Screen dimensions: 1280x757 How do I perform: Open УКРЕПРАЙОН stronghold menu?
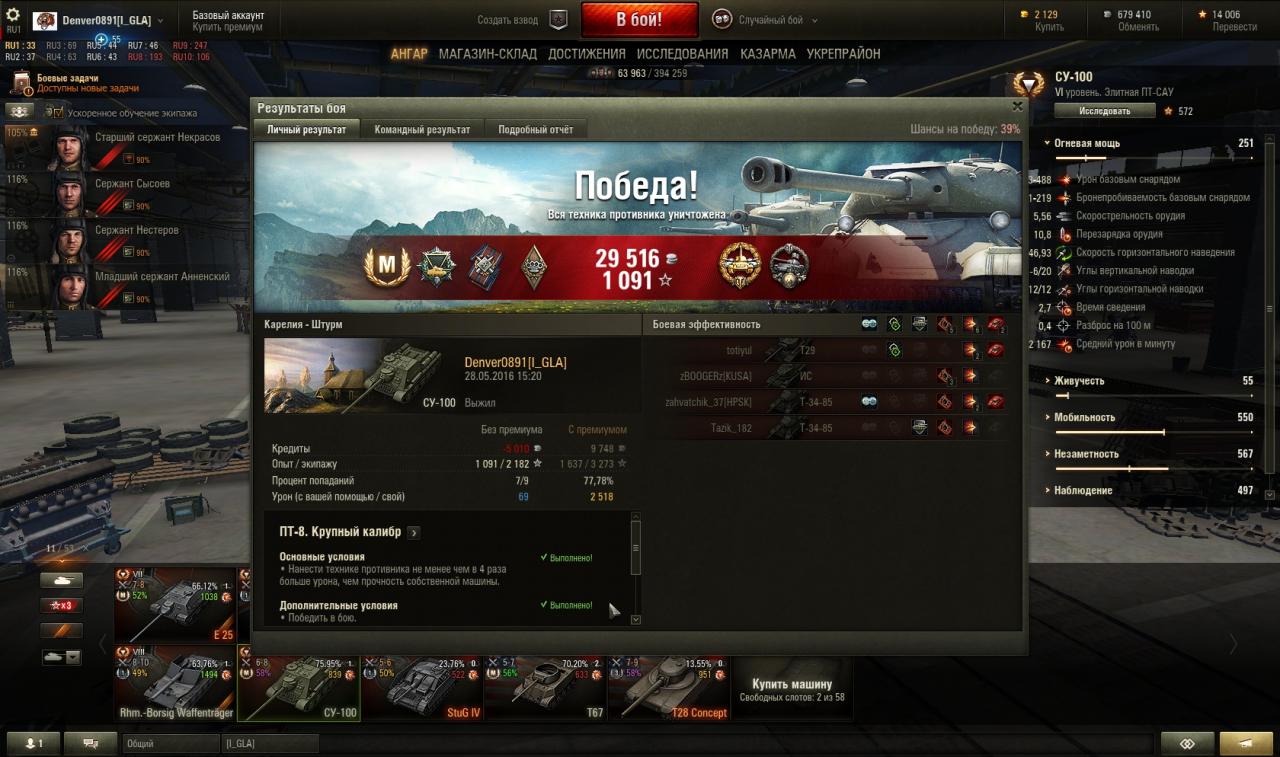pos(843,54)
